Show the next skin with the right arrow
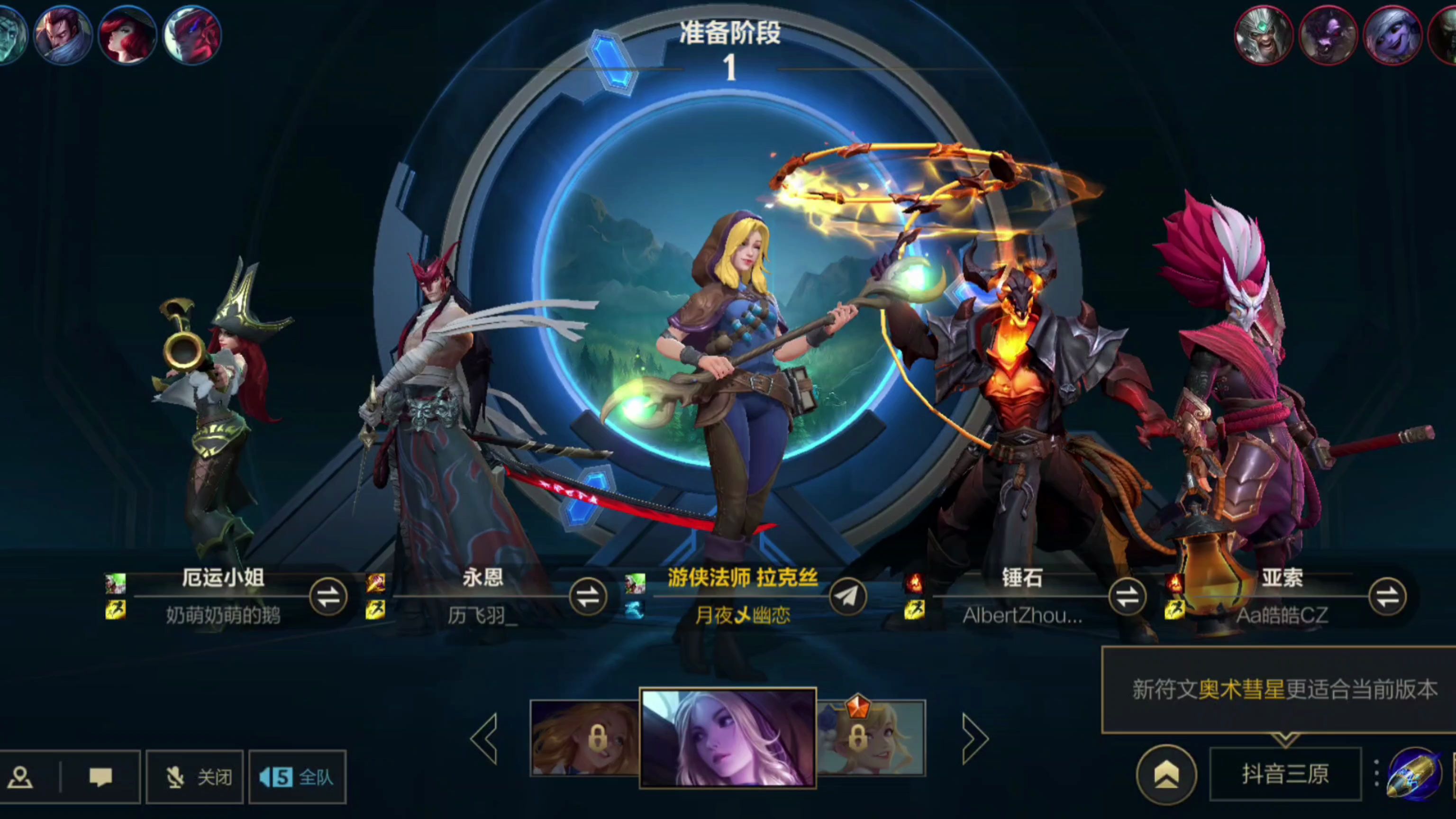 pyautogui.click(x=974, y=738)
